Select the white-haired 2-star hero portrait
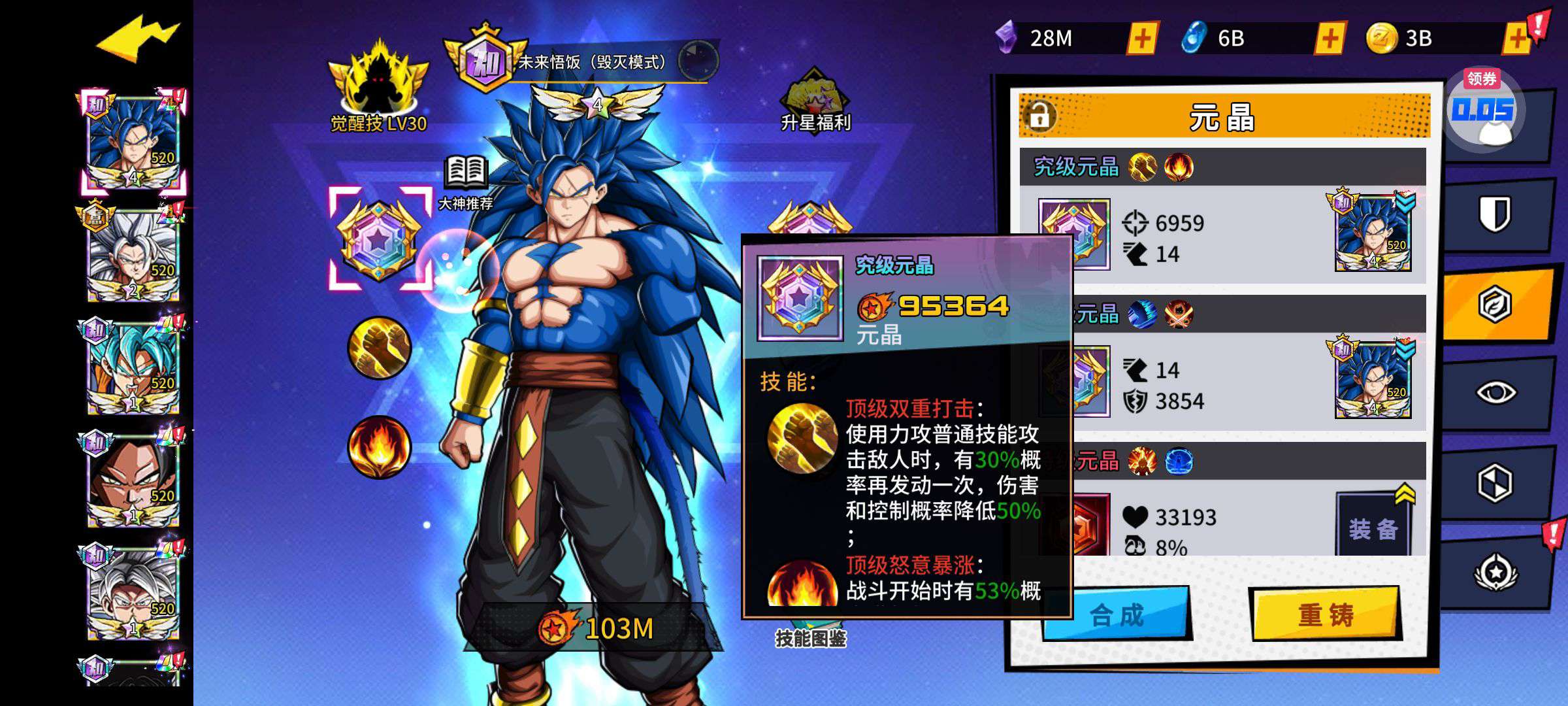This screenshot has width=1568, height=706. tap(133, 255)
